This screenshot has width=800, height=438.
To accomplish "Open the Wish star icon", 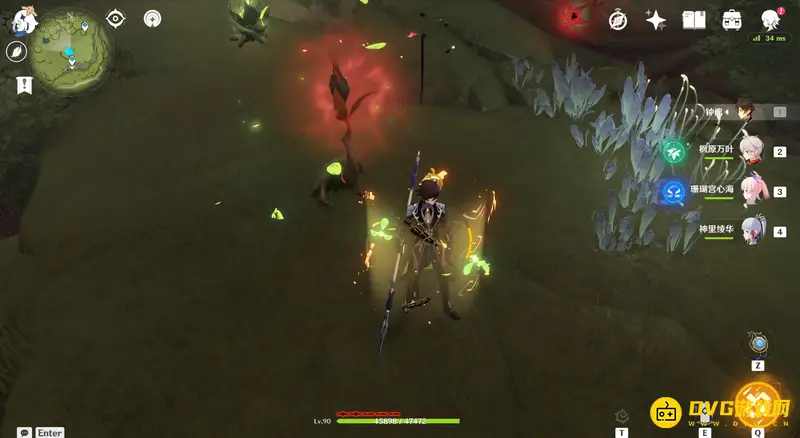I will 656,19.
